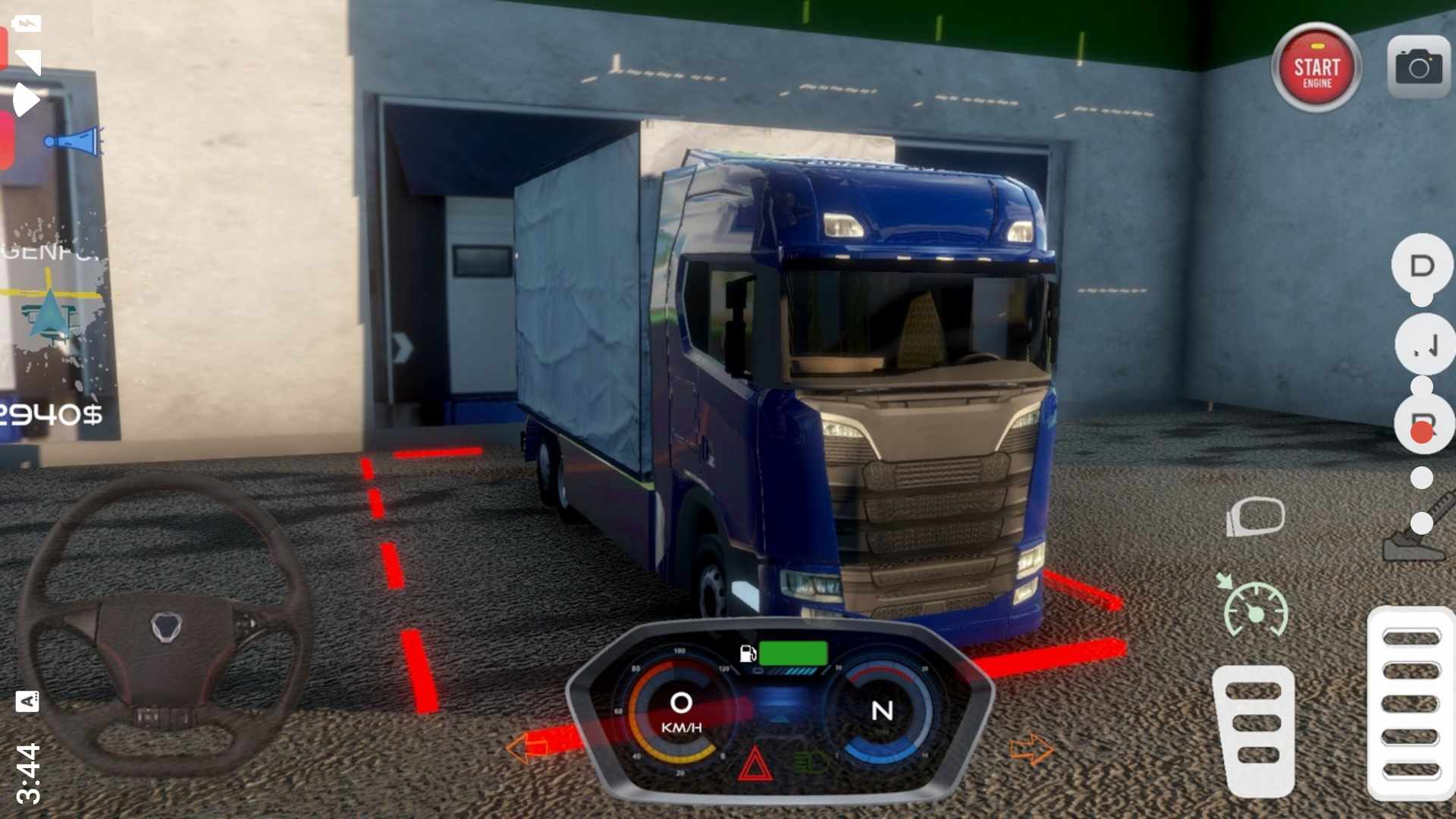Toggle the green headlights icon
Image resolution: width=1456 pixels, height=819 pixels.
(x=810, y=761)
